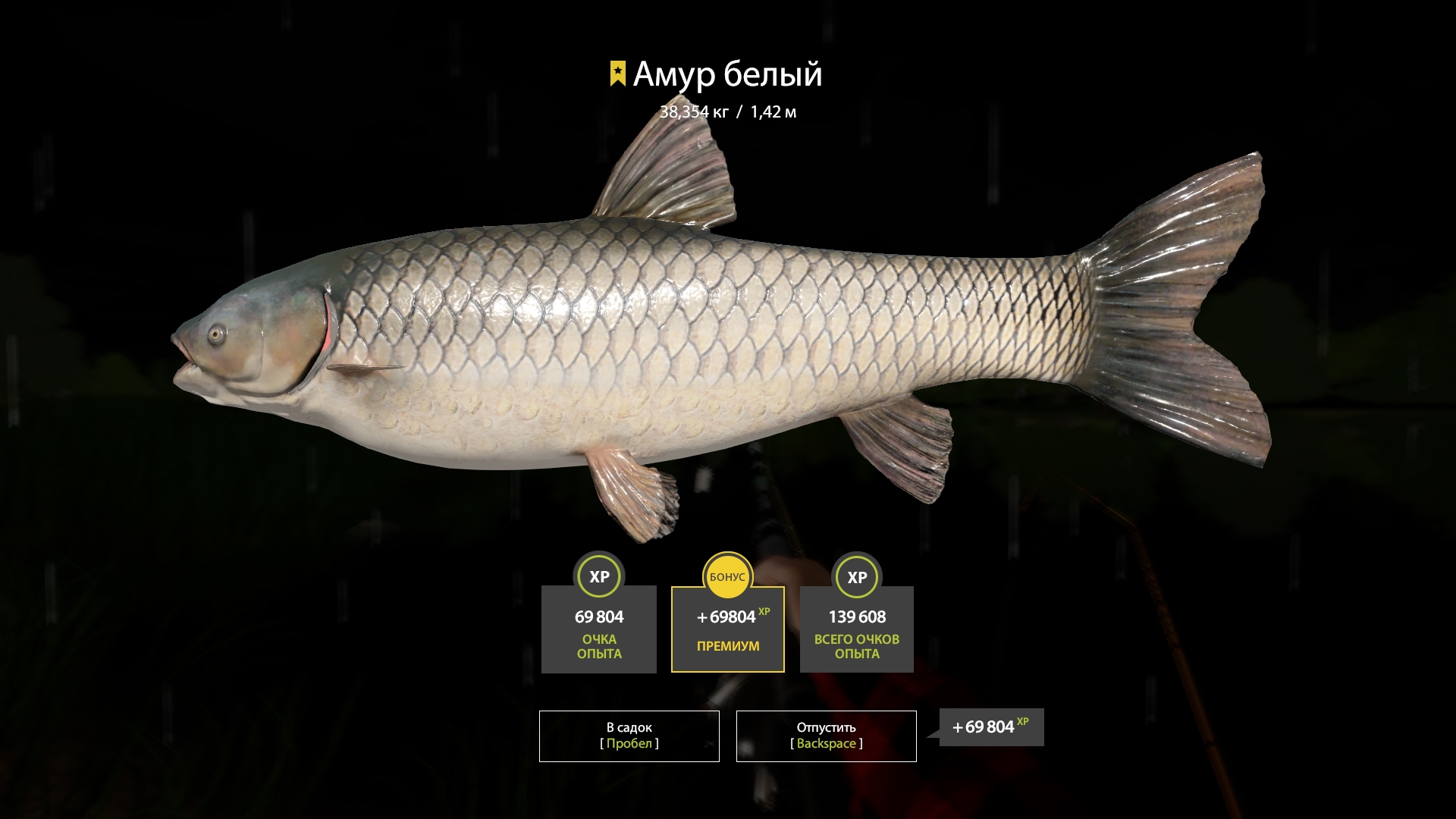This screenshot has height=819, width=1456.
Task: Put the fish in the keepnet (В садок)
Action: [629, 736]
